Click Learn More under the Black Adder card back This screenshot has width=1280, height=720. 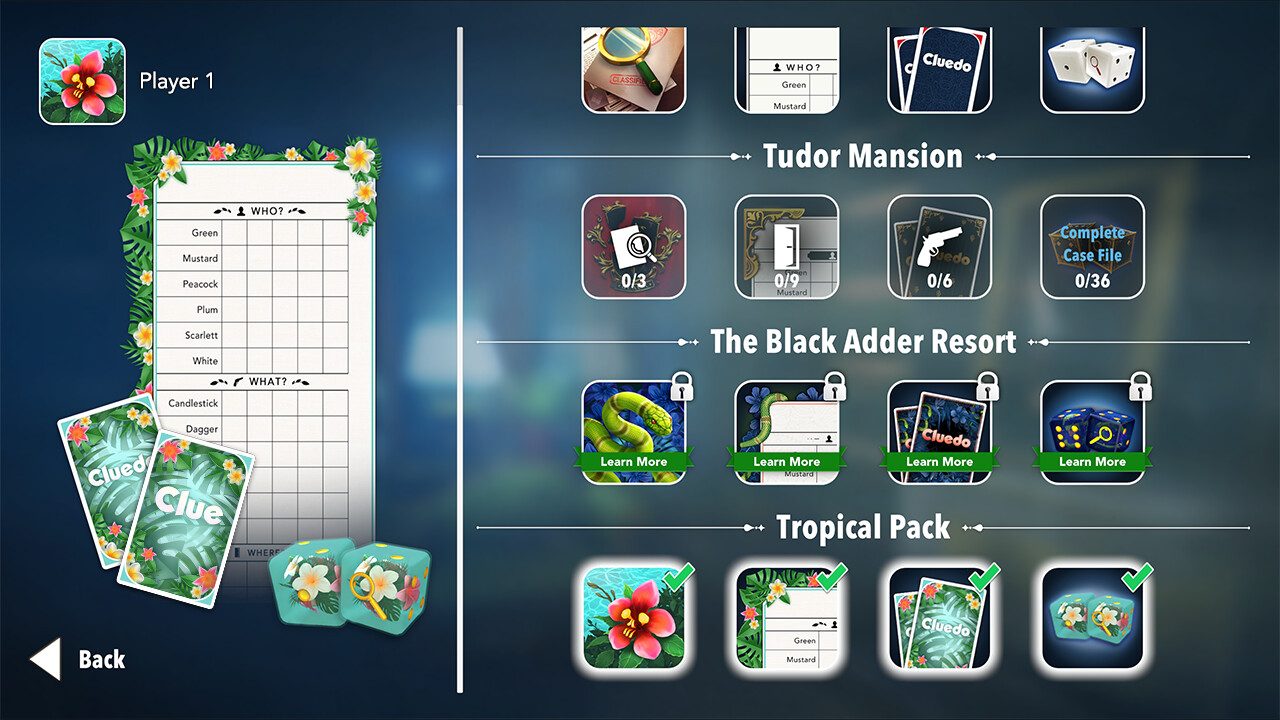[939, 462]
